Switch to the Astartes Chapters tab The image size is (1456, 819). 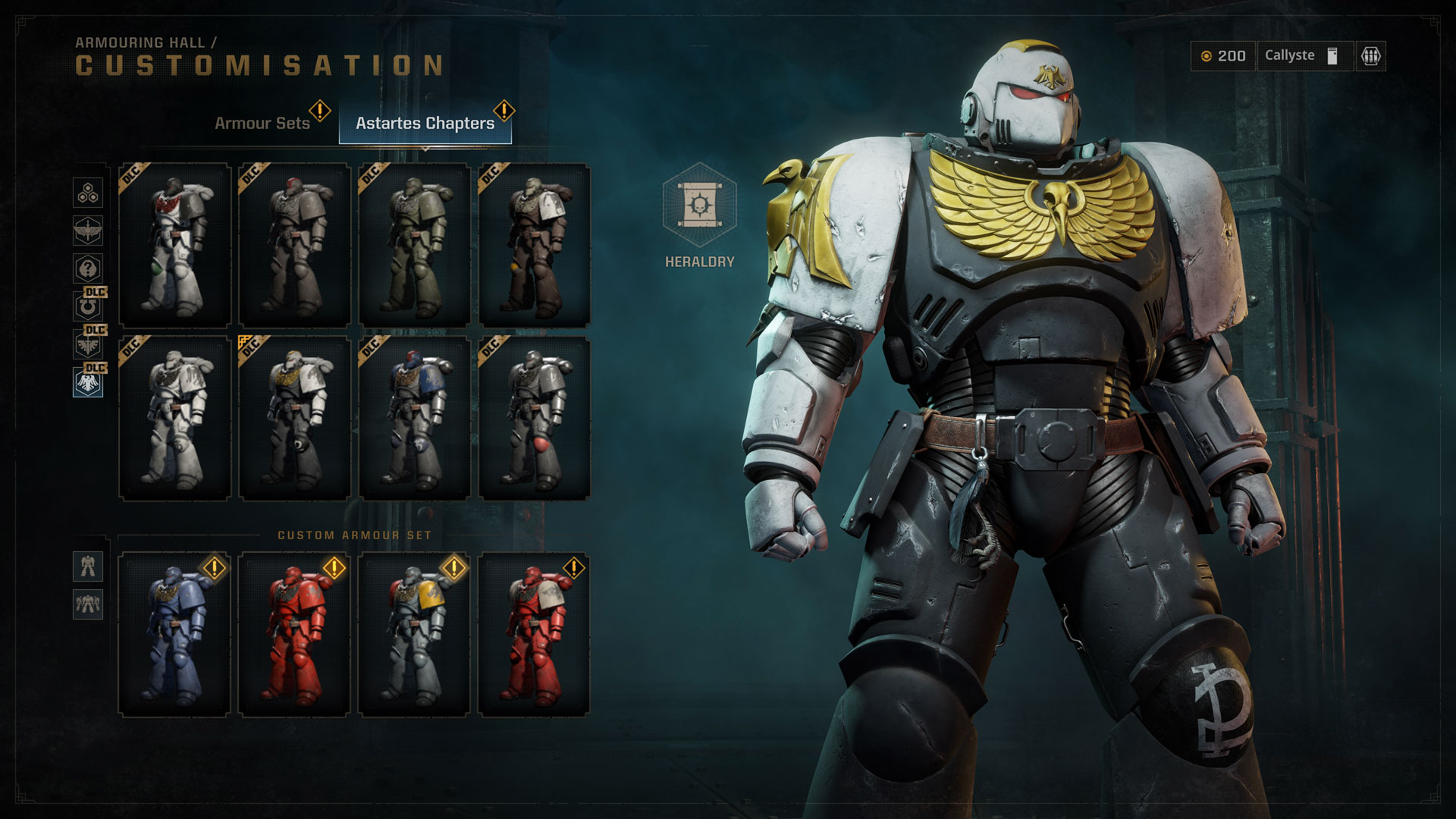[425, 122]
